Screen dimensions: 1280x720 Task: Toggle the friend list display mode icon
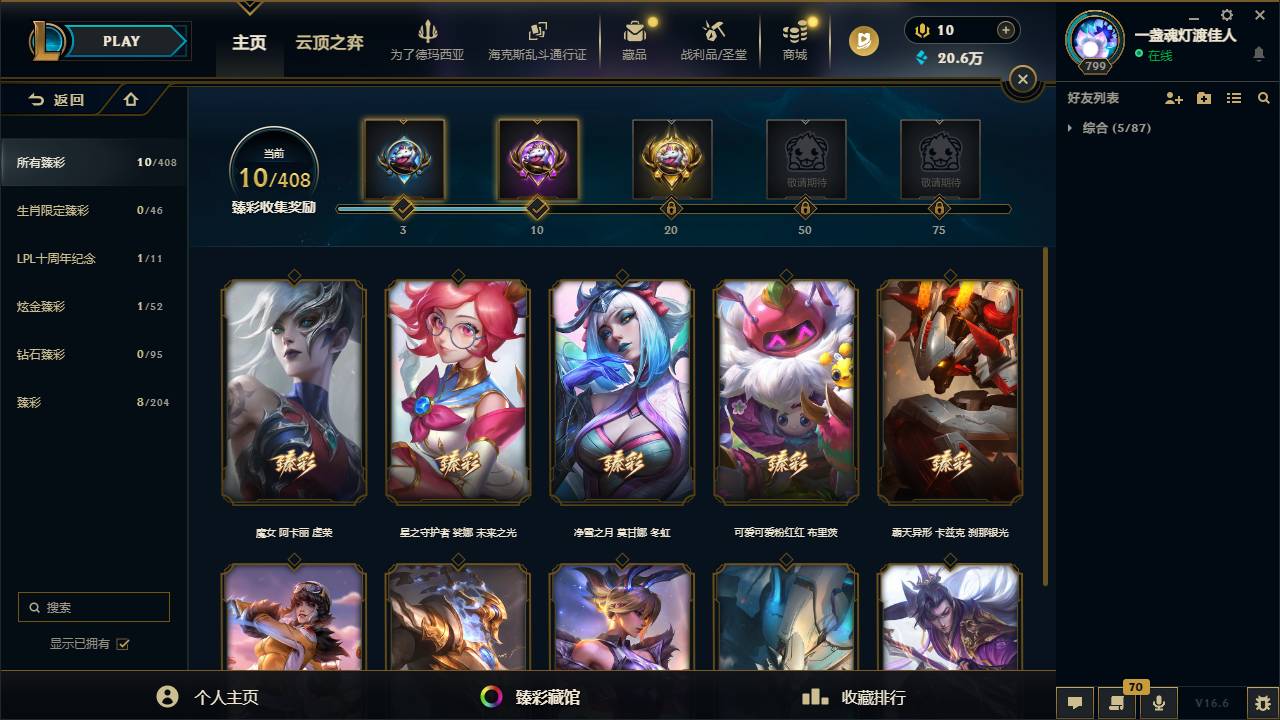pyautogui.click(x=1234, y=97)
